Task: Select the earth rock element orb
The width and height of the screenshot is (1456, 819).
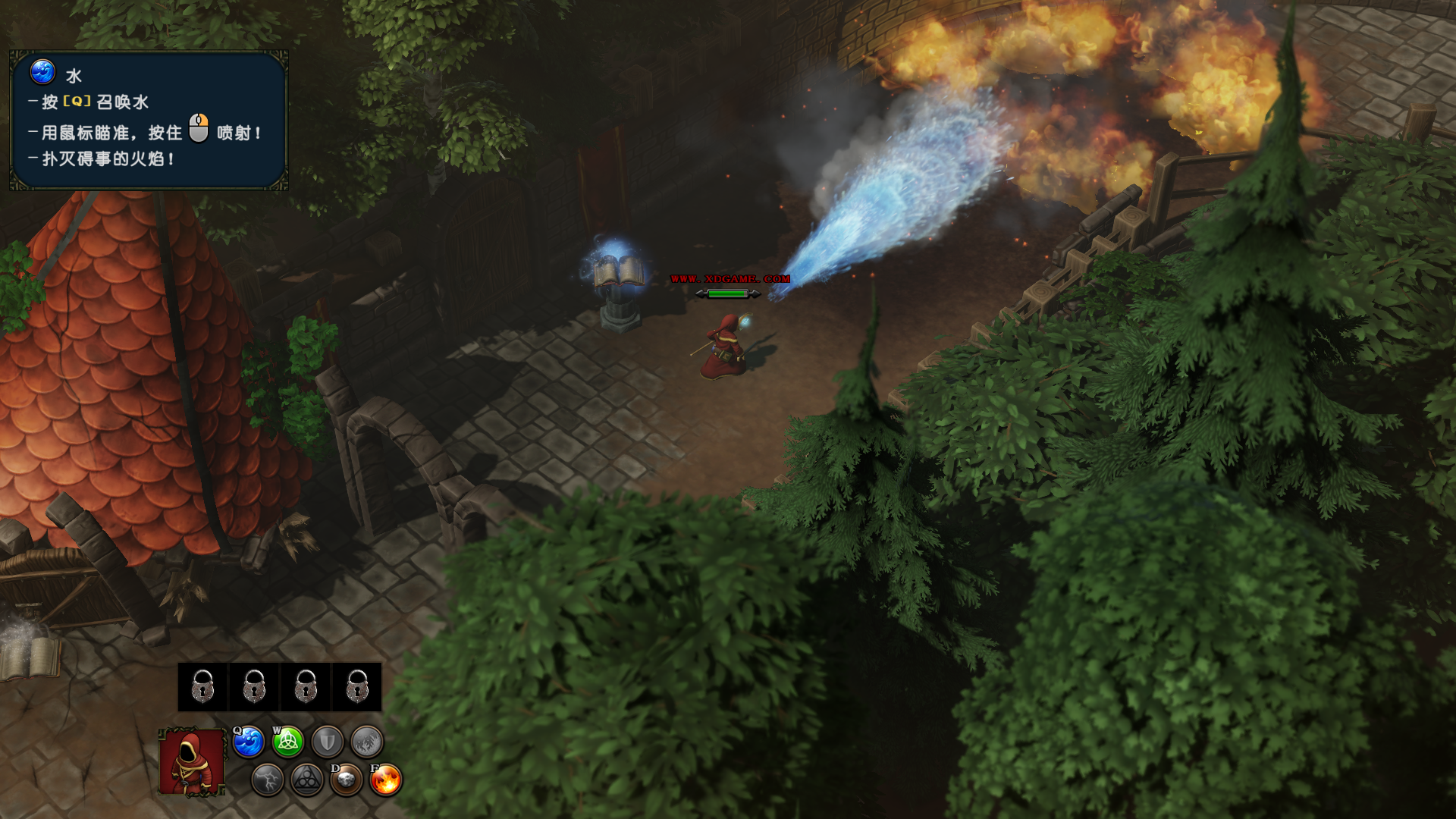Action: coord(347,780)
